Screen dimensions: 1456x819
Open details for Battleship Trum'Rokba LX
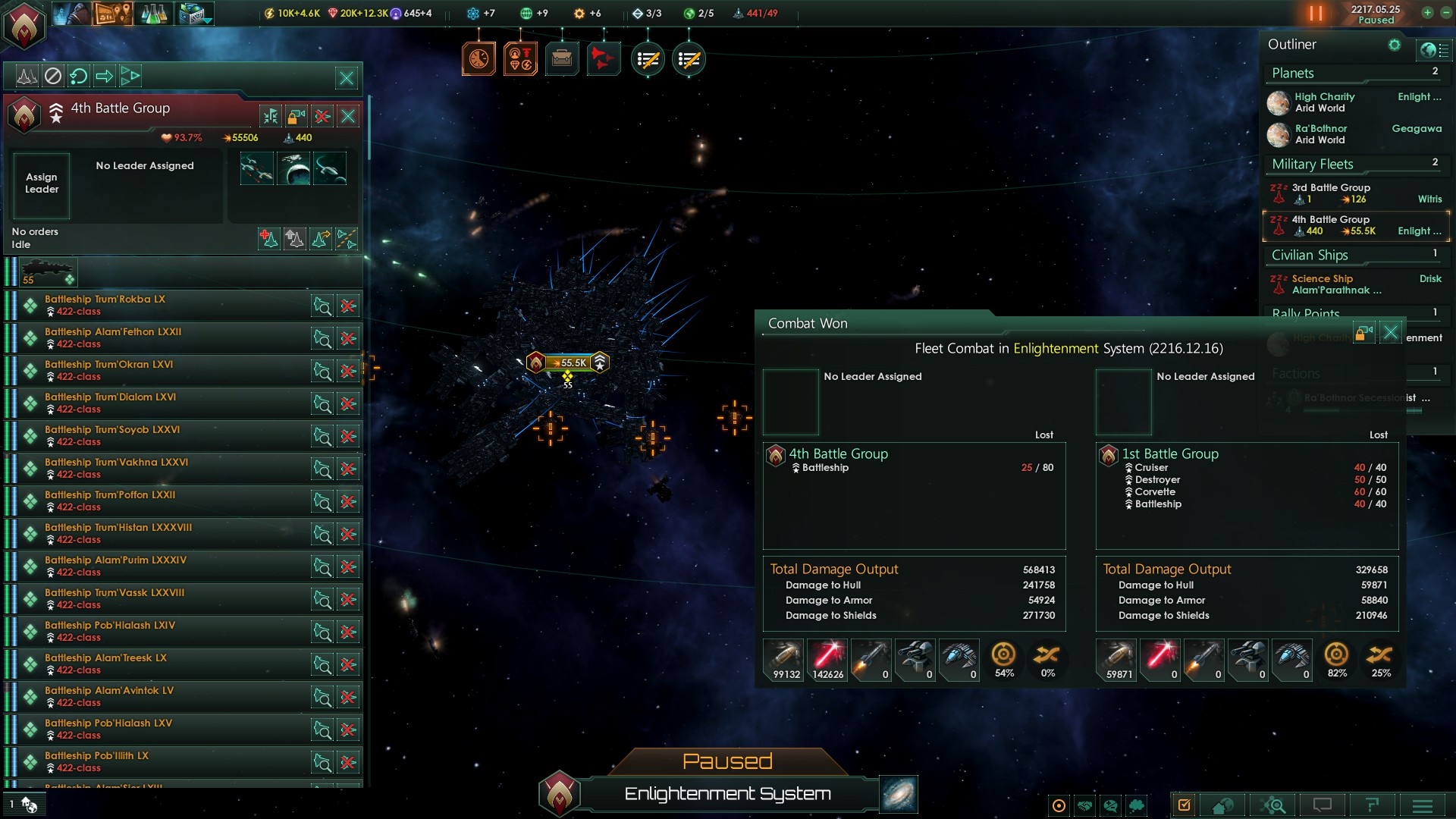(x=322, y=306)
